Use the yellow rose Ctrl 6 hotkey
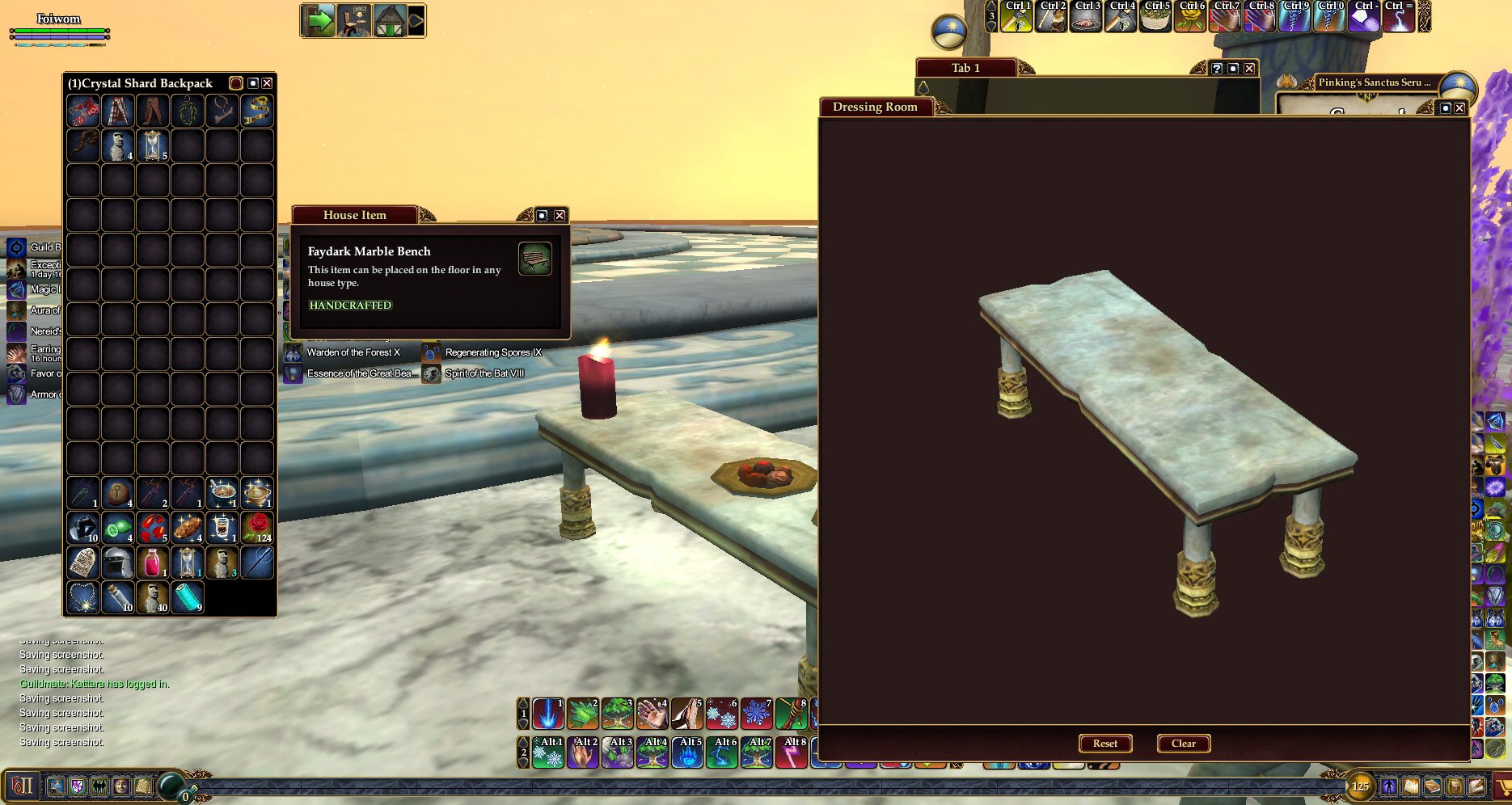1512x805 pixels. pos(1190,17)
